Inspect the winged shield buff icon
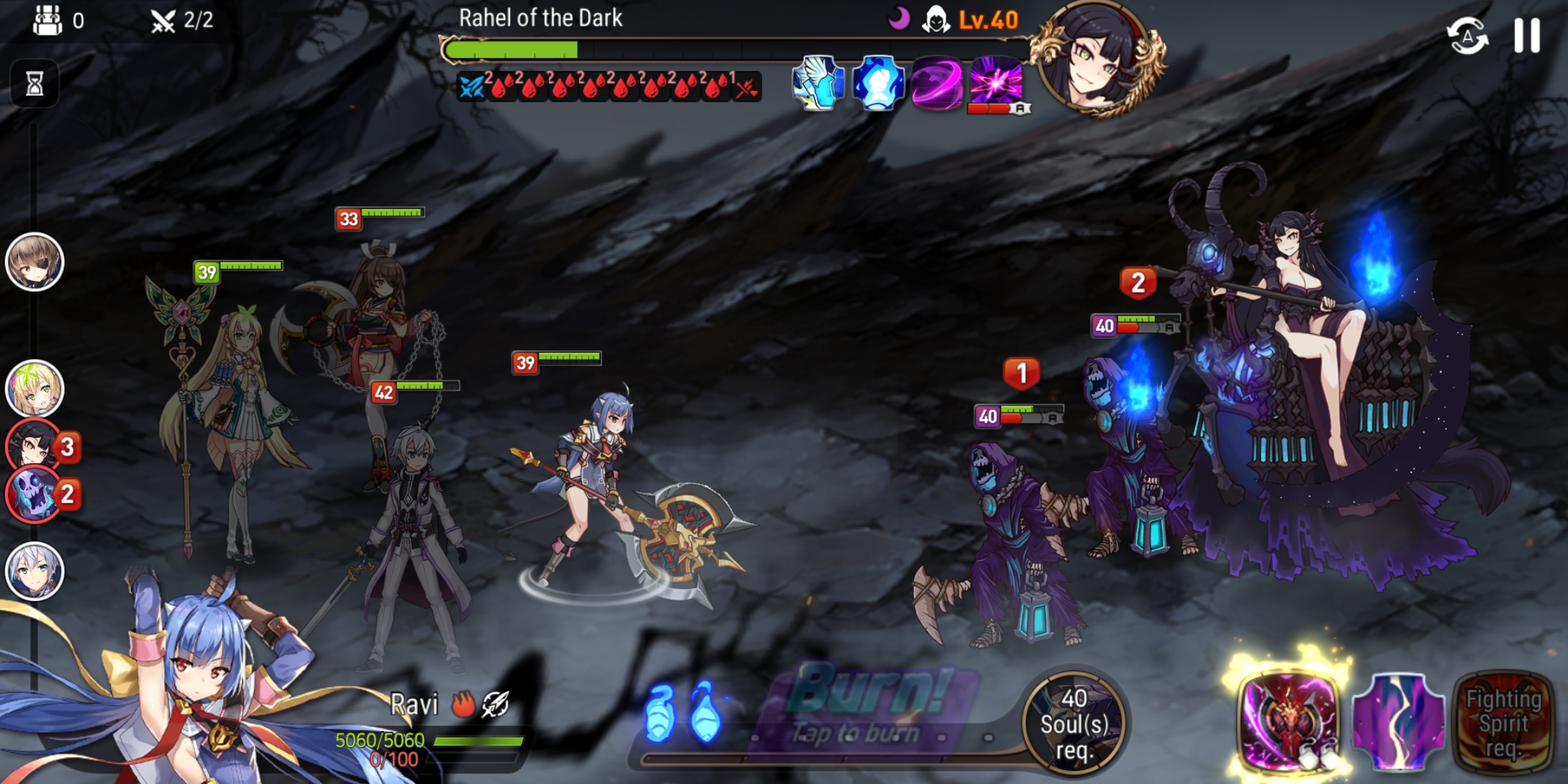This screenshot has height=784, width=1568. click(x=819, y=83)
